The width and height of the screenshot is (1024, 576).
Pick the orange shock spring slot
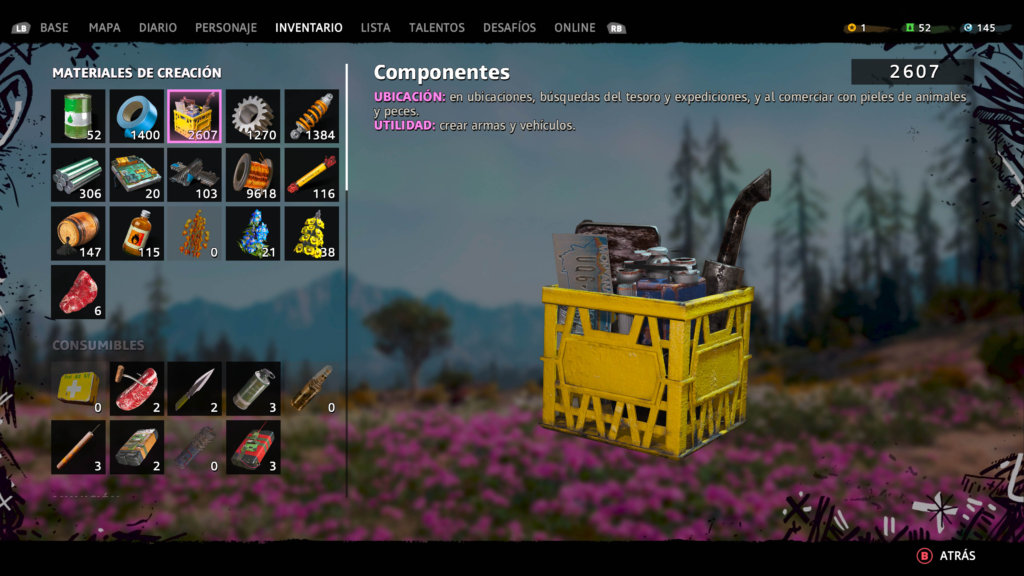coord(312,117)
